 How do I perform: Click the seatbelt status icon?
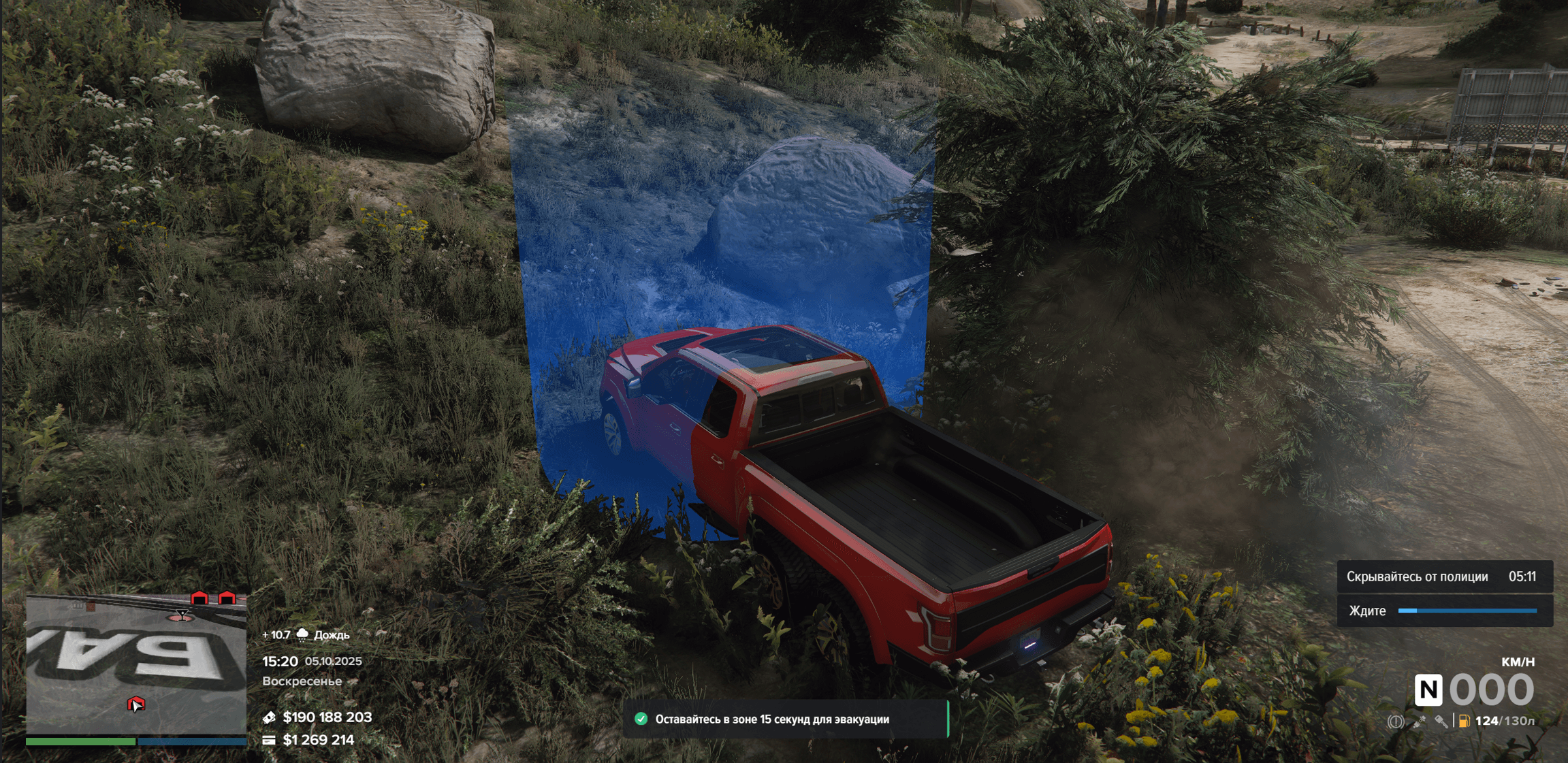[x=1419, y=721]
